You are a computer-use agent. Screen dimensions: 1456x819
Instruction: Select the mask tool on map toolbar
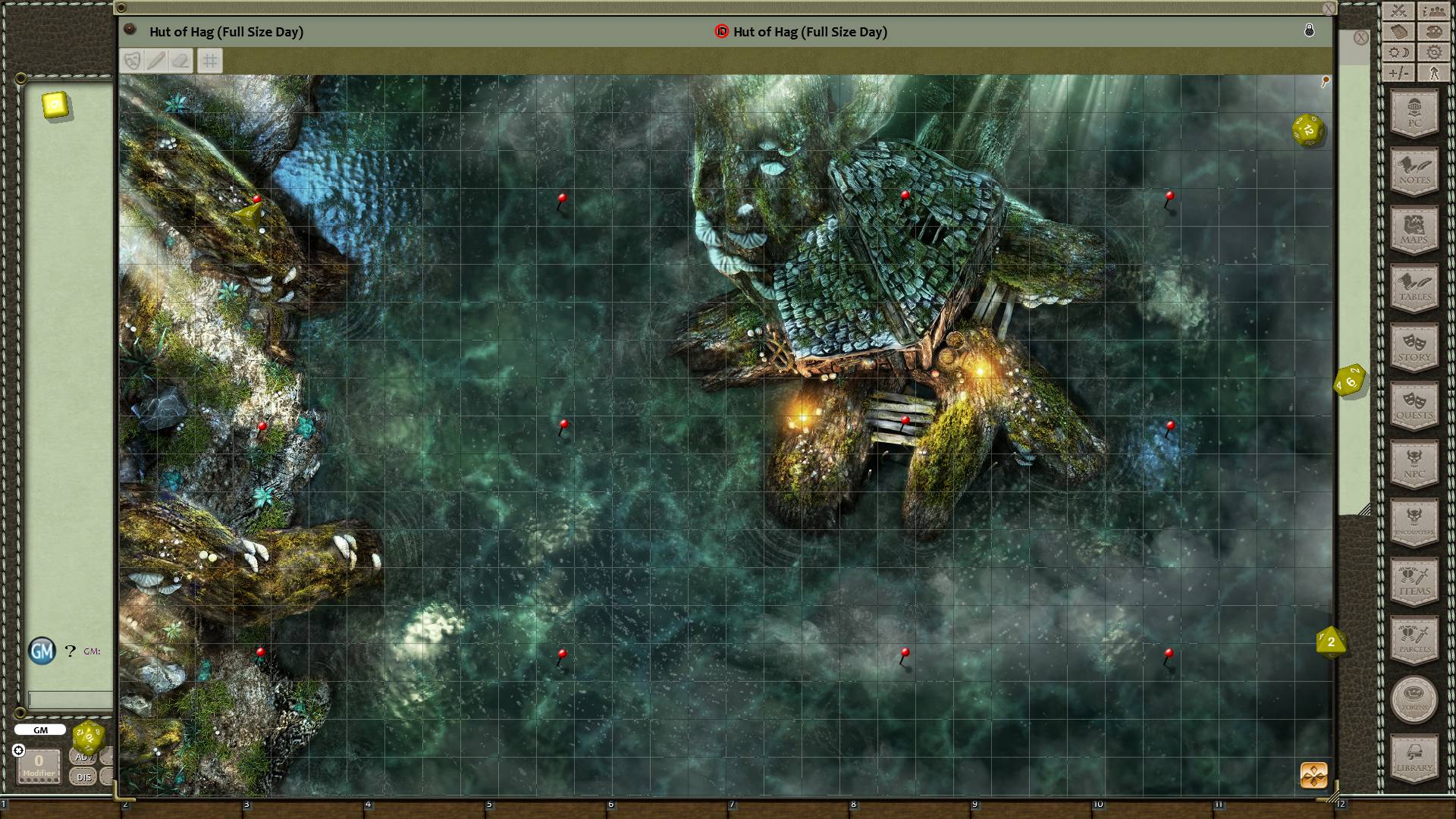133,61
